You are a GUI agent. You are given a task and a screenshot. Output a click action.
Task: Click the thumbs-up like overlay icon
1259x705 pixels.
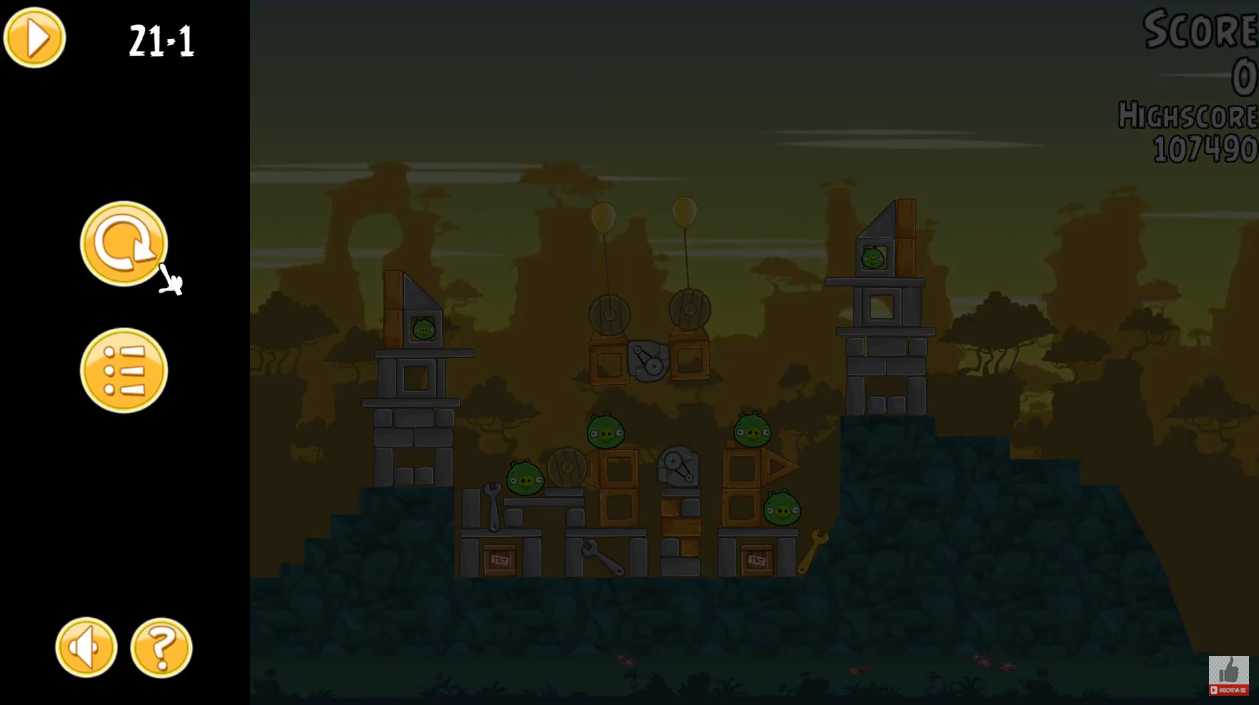[x=1228, y=670]
